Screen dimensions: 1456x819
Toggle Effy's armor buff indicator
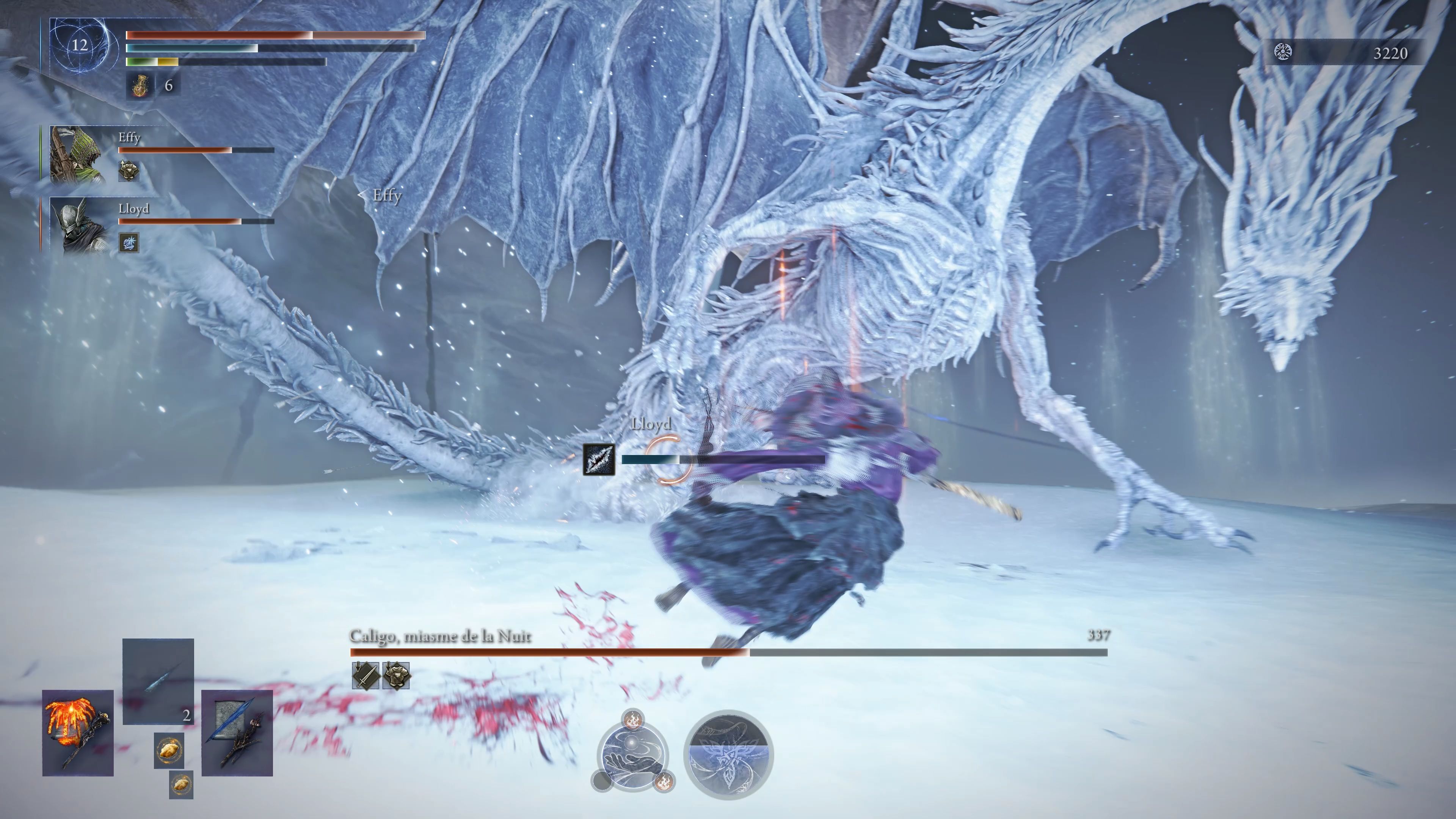129,171
